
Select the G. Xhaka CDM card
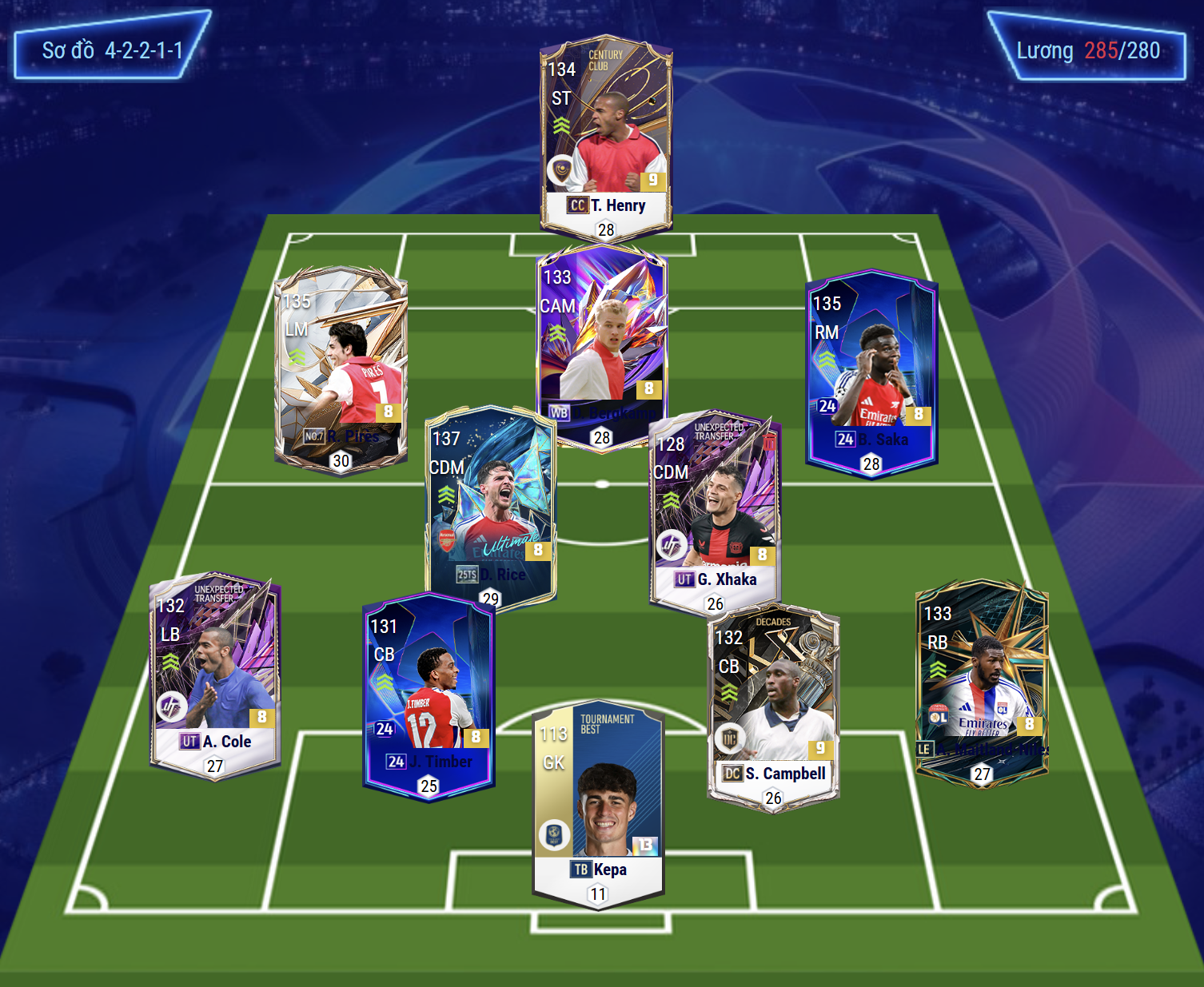click(715, 511)
